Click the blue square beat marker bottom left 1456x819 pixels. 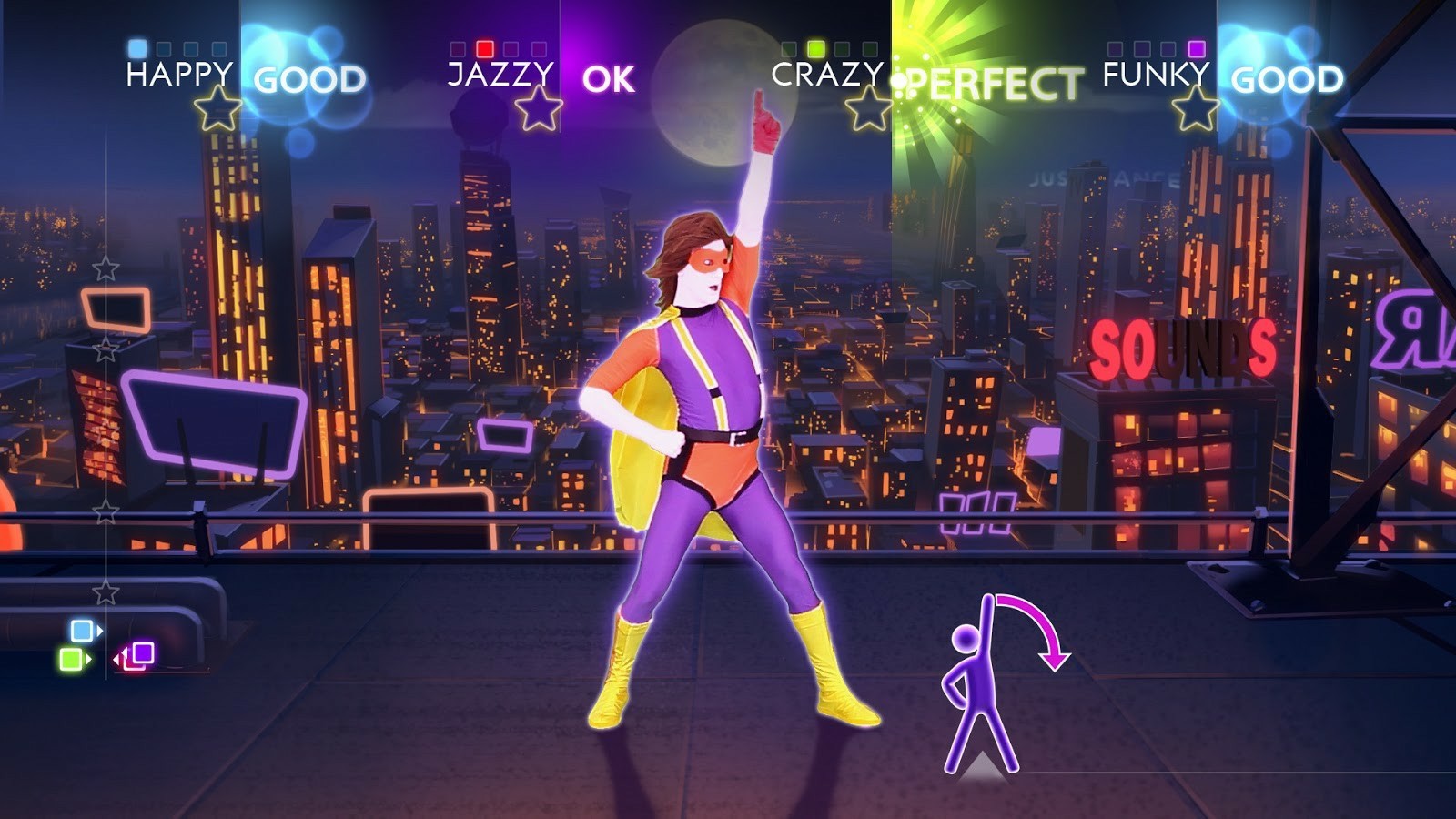coord(80,628)
